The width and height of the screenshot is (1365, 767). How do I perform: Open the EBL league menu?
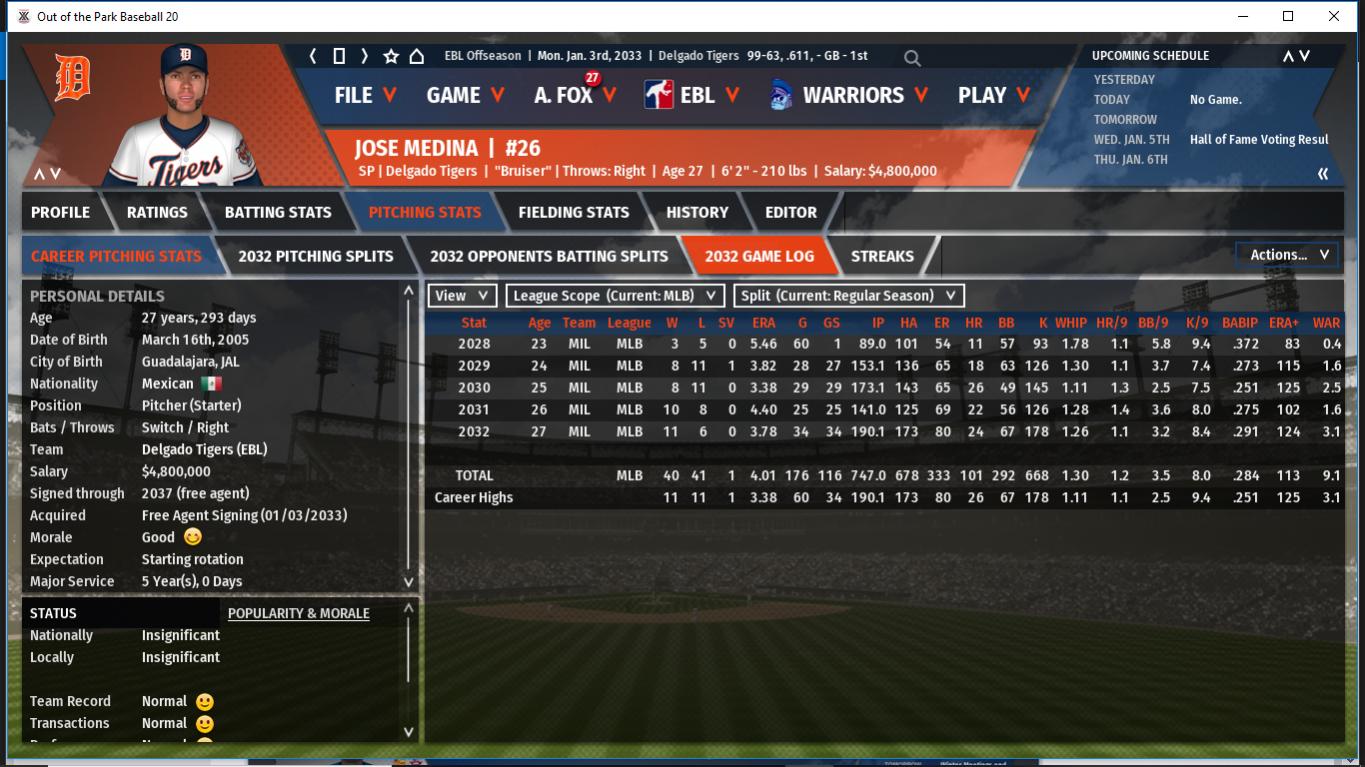[x=696, y=95]
